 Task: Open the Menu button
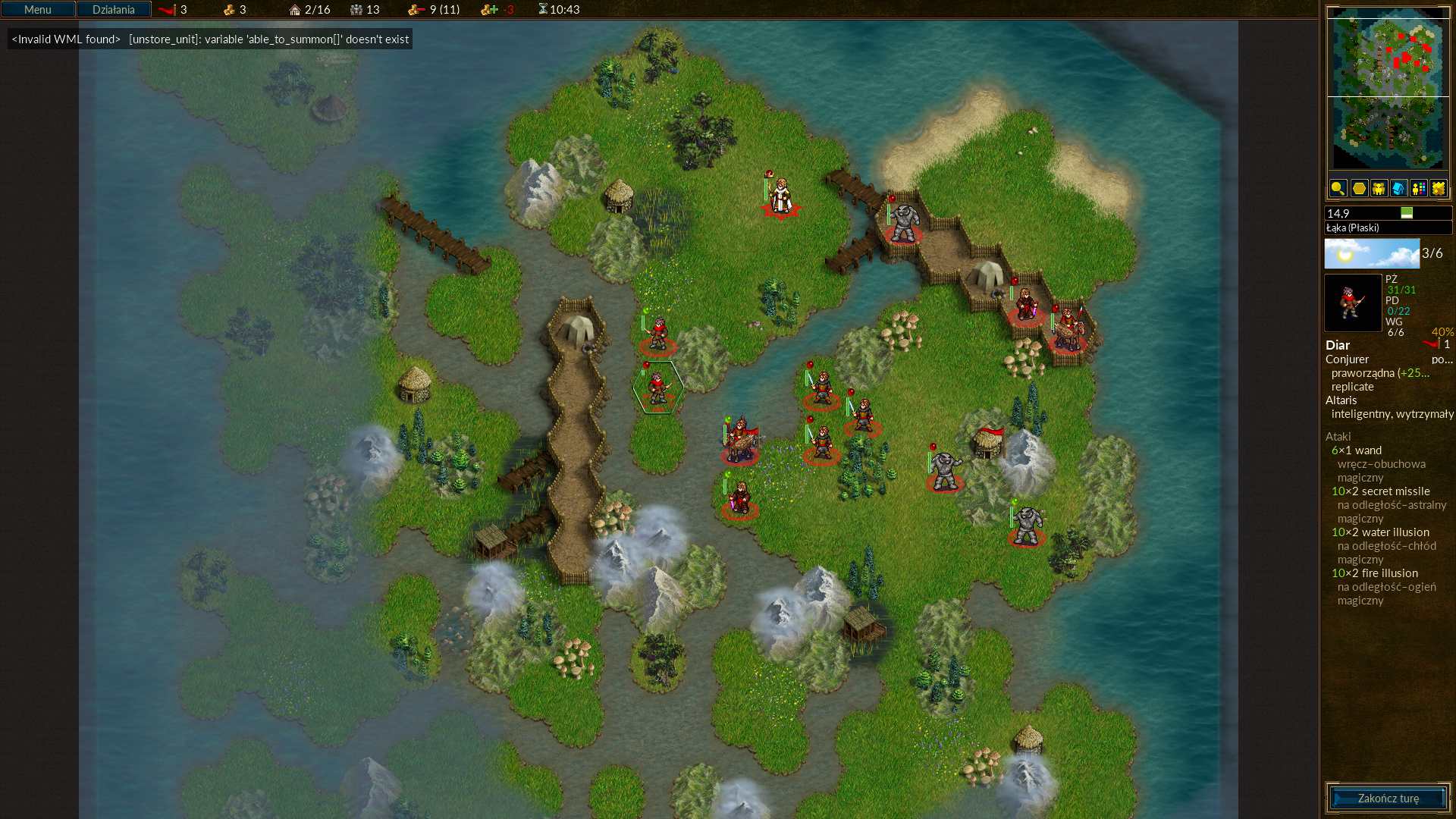(38, 10)
